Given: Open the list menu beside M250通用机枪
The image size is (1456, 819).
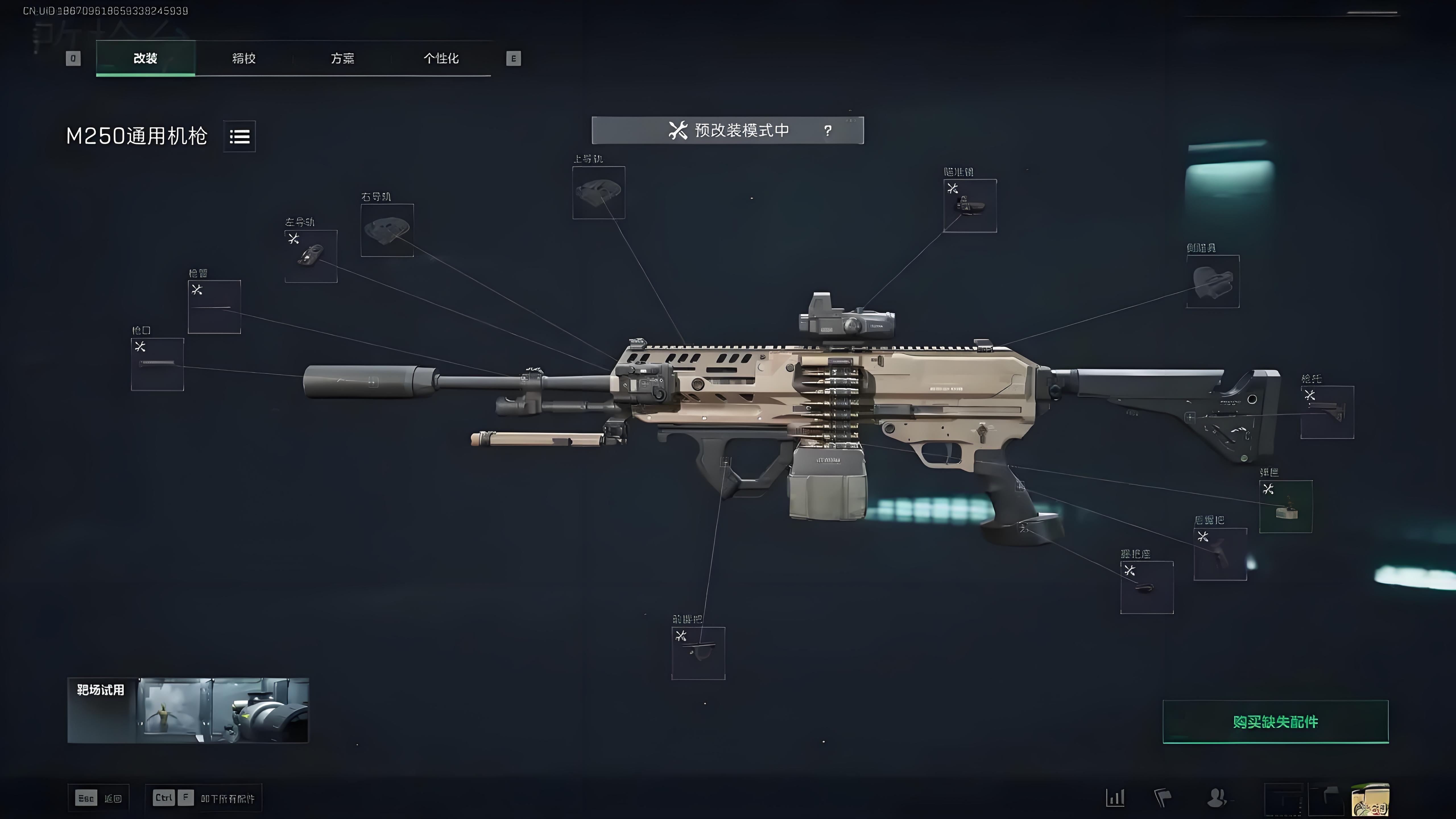Looking at the screenshot, I should pyautogui.click(x=240, y=136).
